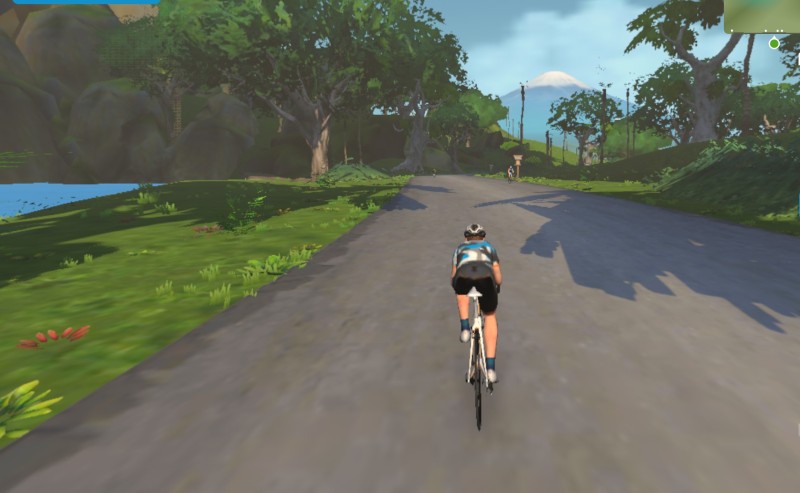Click the green dot below the minimap
800x493 pixels.
point(774,44)
